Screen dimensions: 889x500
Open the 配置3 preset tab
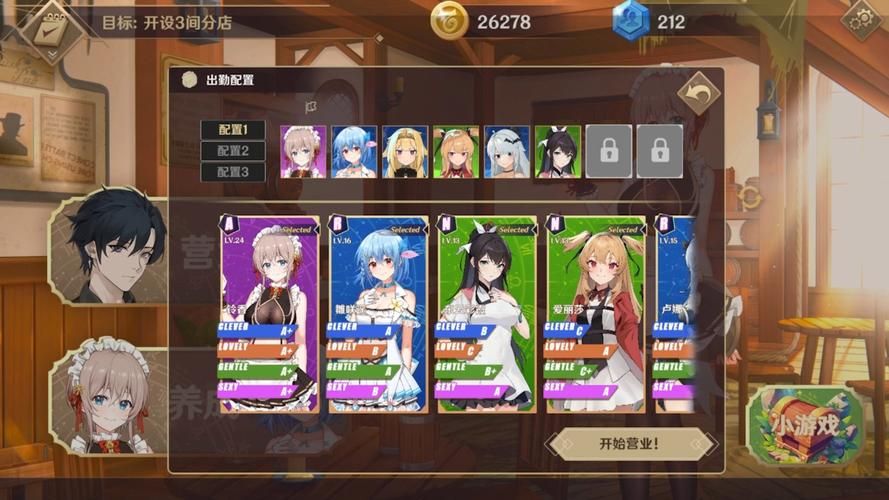click(232, 172)
